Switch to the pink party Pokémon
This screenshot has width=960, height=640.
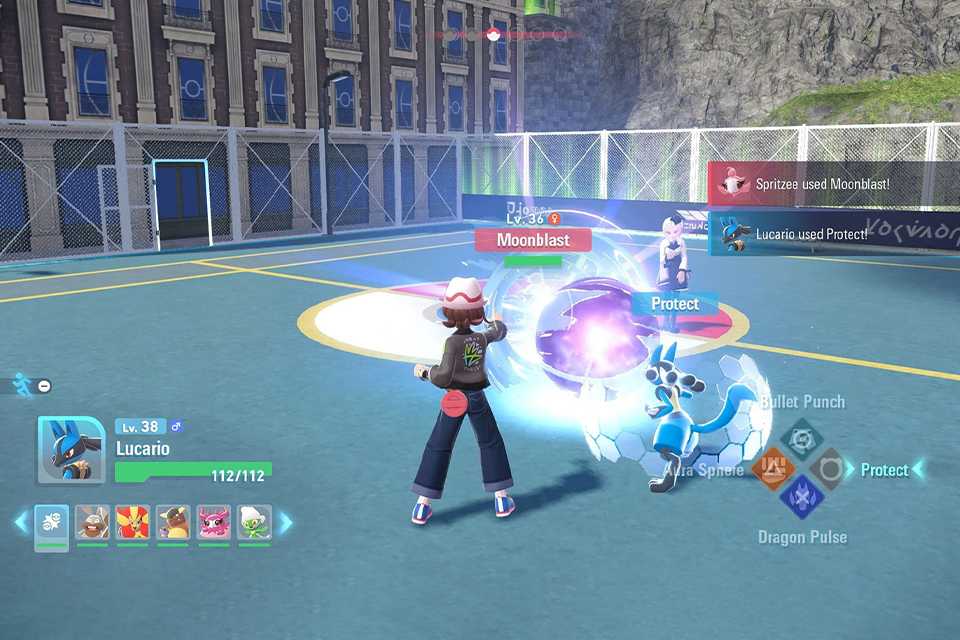click(213, 523)
